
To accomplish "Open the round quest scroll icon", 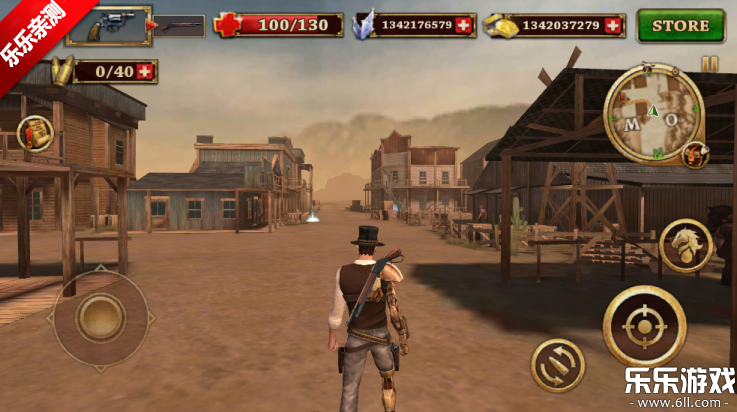I will [x=35, y=133].
